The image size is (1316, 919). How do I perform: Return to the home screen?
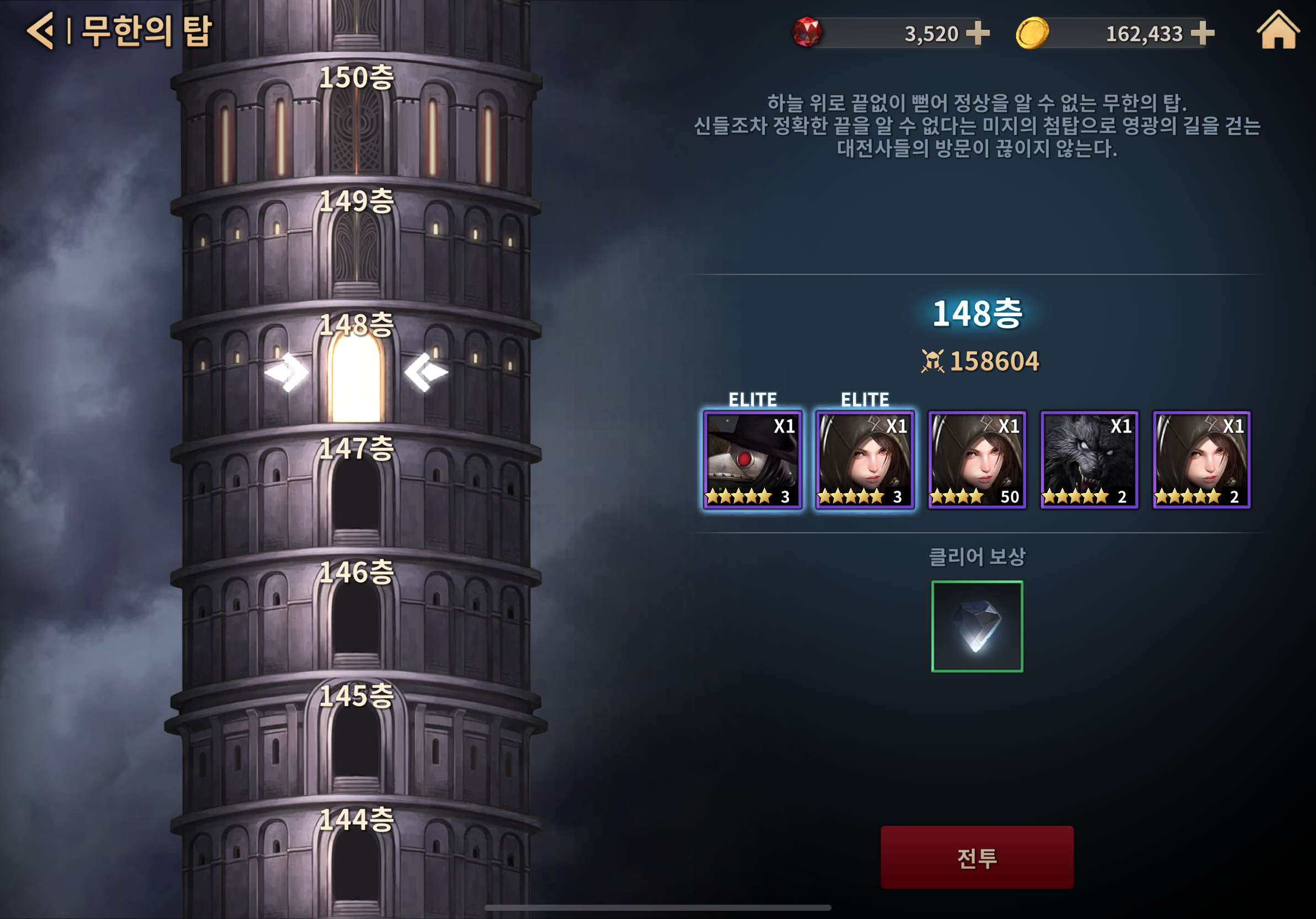tap(1277, 31)
